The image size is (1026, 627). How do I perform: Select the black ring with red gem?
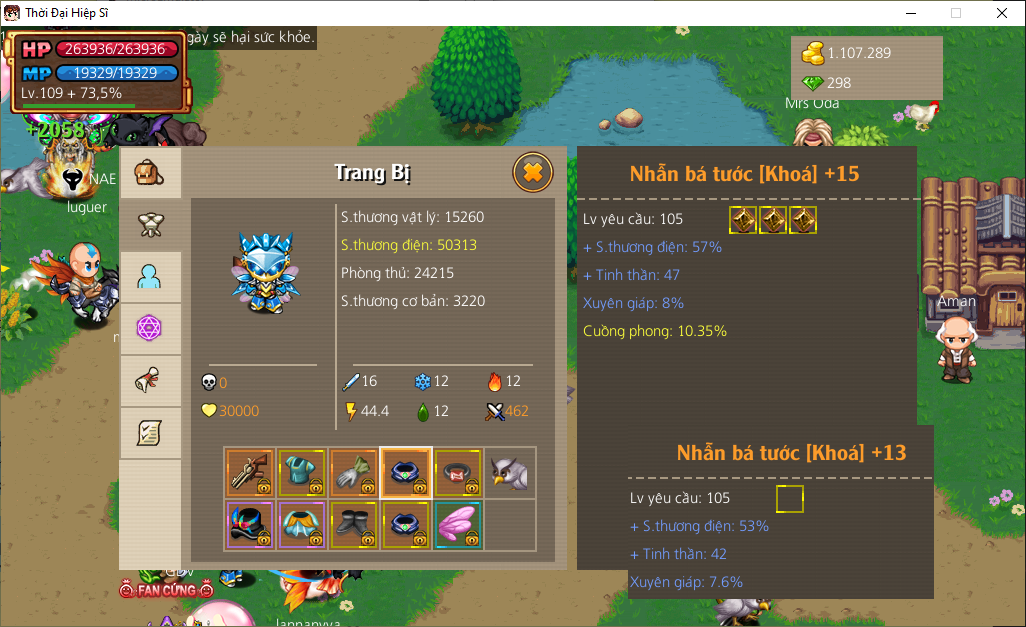(458, 473)
